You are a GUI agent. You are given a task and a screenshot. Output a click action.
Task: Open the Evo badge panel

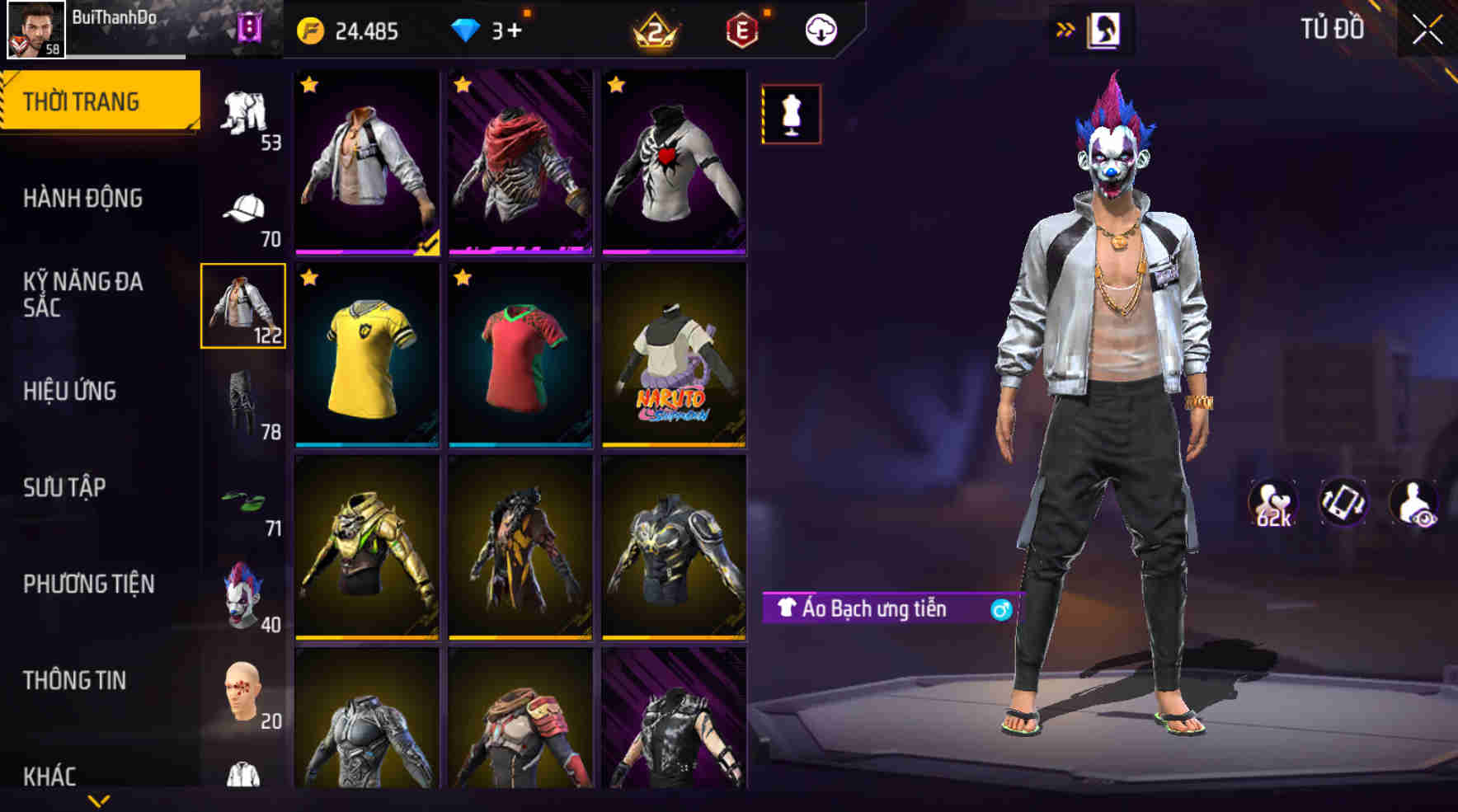click(x=740, y=29)
